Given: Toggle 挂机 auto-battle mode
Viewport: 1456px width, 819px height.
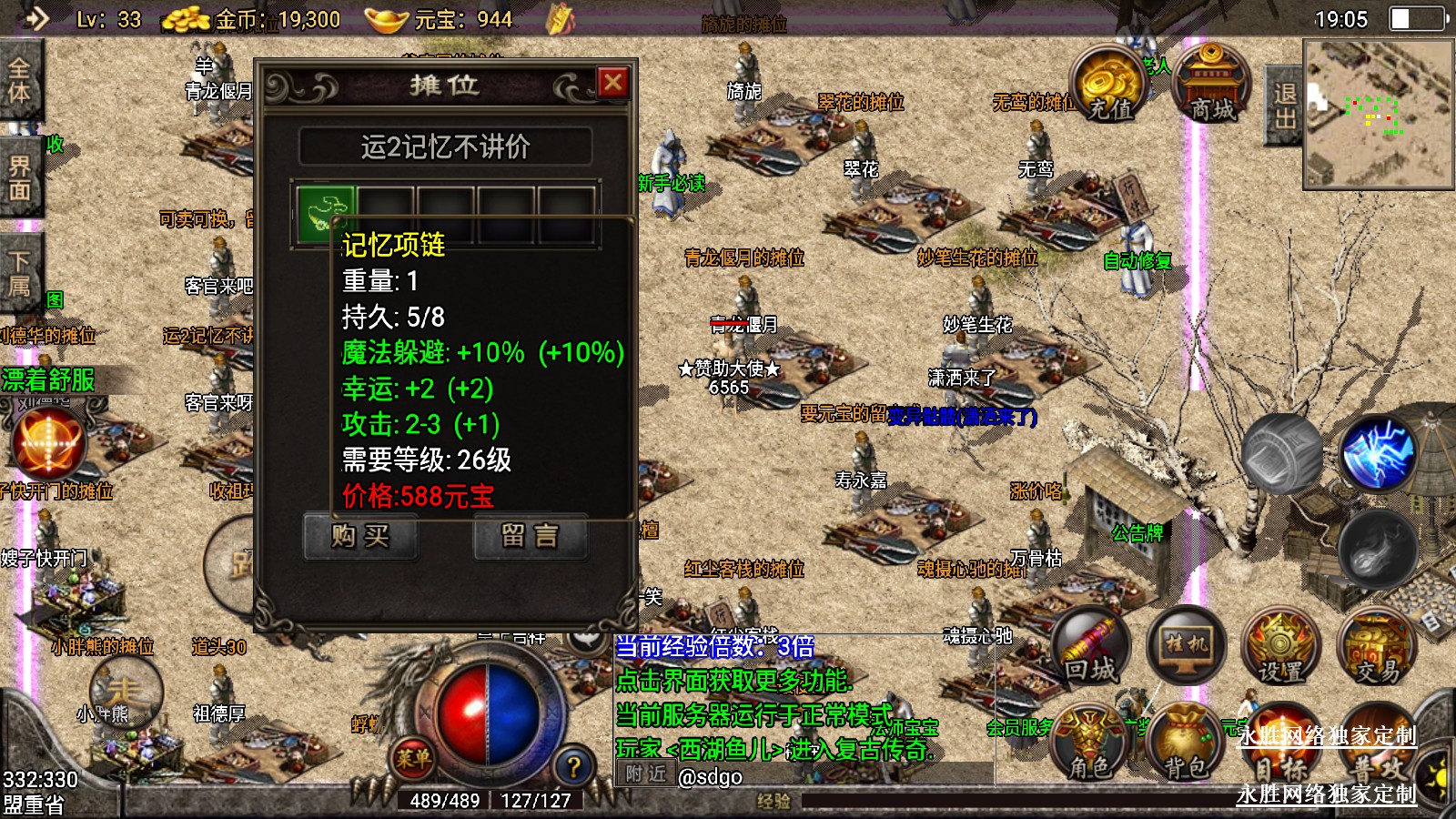Looking at the screenshot, I should [1187, 644].
